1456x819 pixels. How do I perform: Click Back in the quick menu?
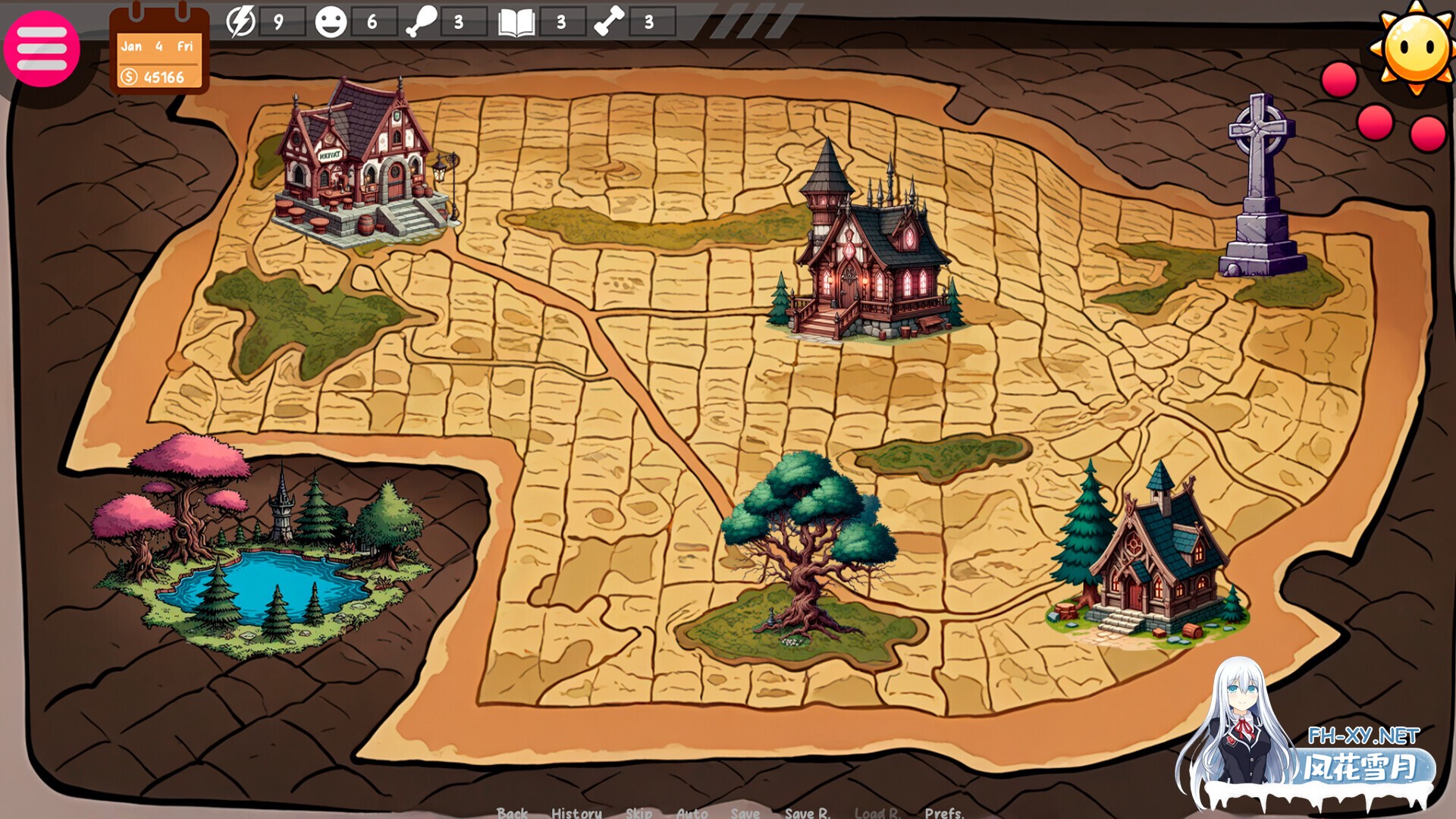[512, 813]
